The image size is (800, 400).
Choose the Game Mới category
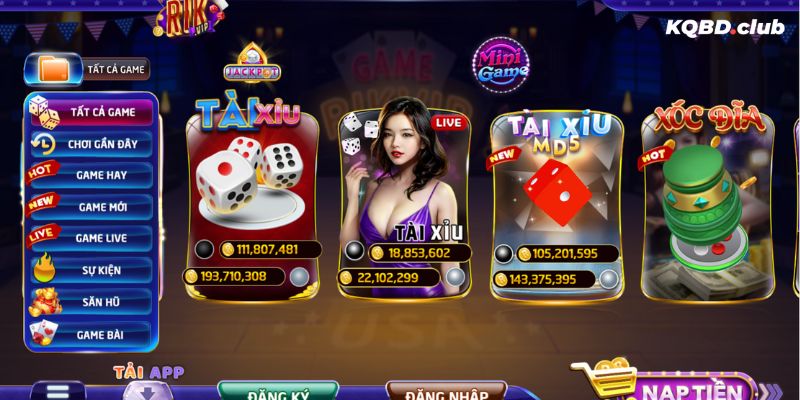point(92,206)
